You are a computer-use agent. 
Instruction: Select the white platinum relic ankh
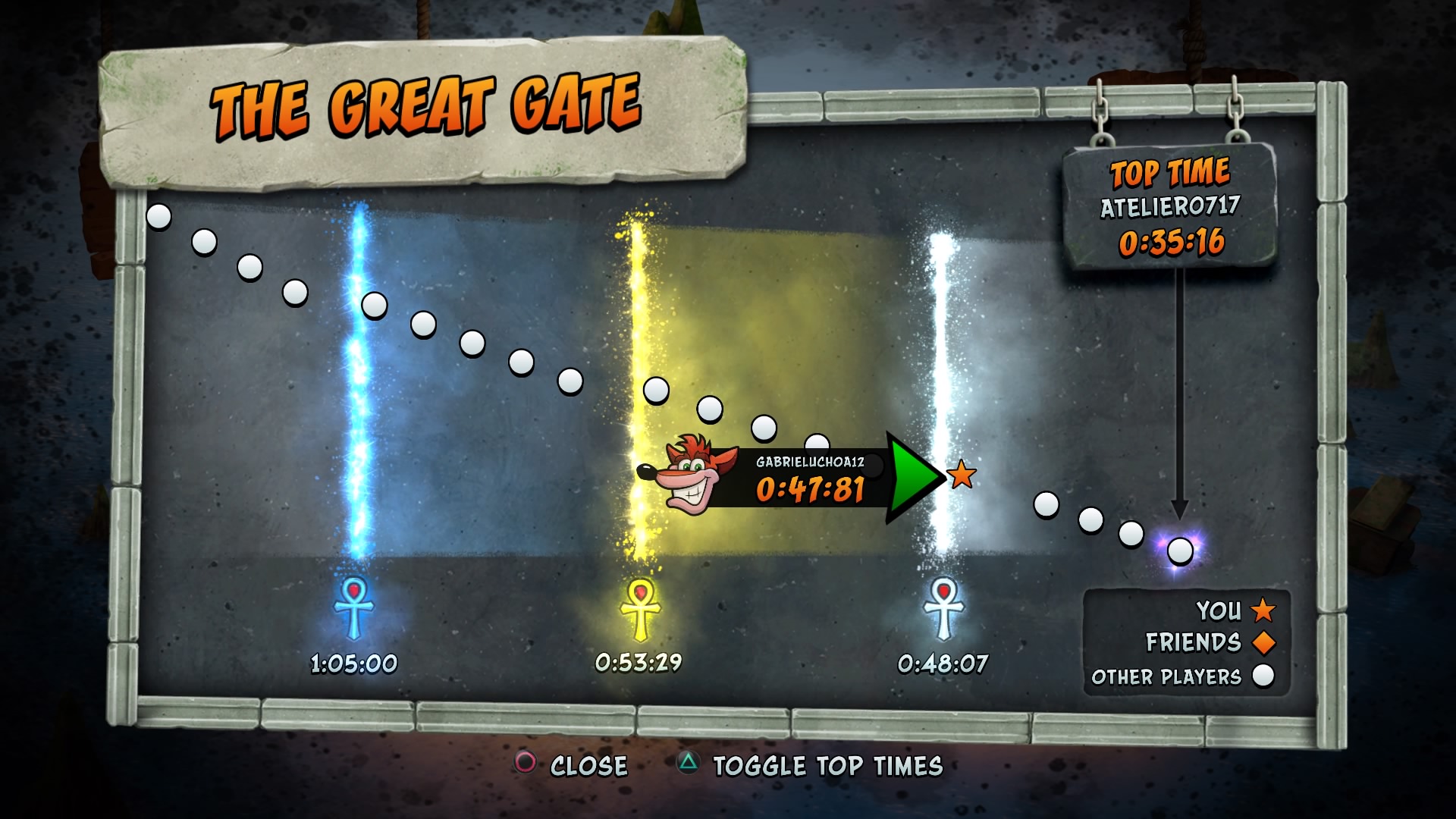[943, 608]
